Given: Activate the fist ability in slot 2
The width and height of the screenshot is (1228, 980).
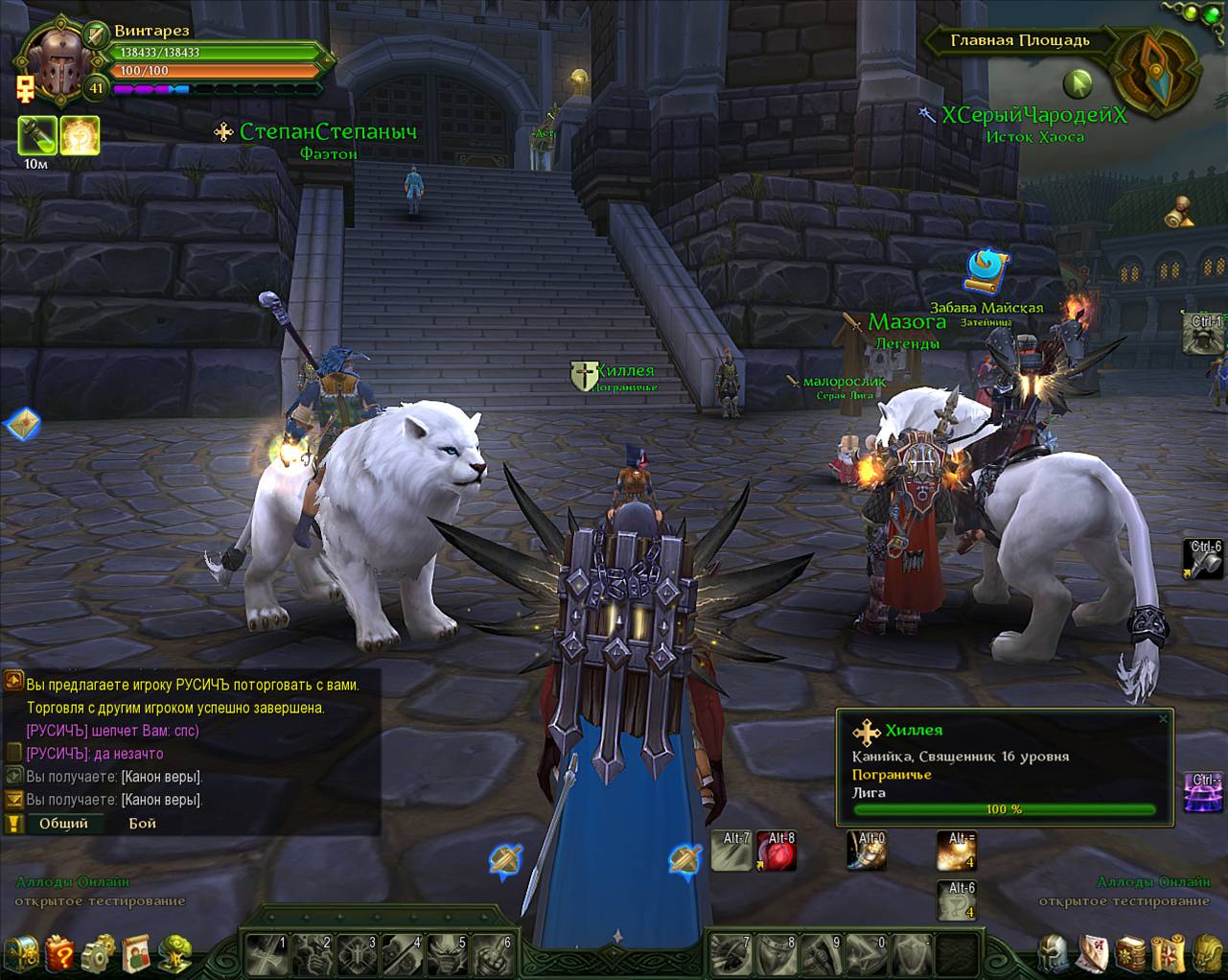Looking at the screenshot, I should pyautogui.click(x=313, y=953).
